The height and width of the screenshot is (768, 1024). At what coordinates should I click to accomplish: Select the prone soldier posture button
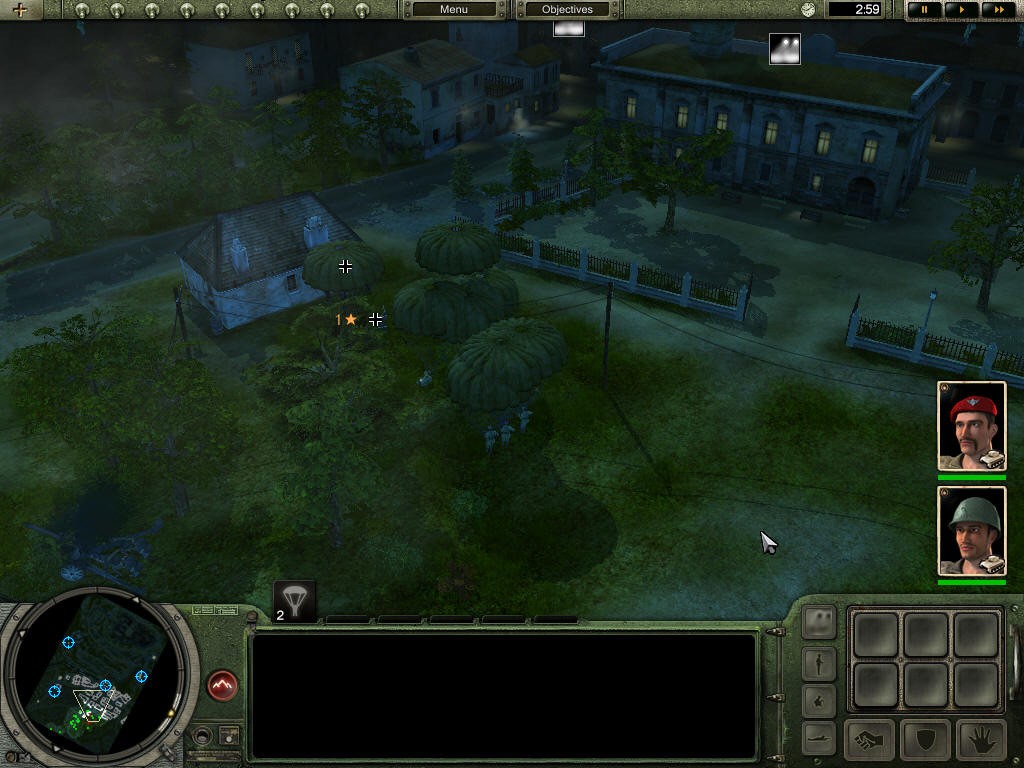820,738
